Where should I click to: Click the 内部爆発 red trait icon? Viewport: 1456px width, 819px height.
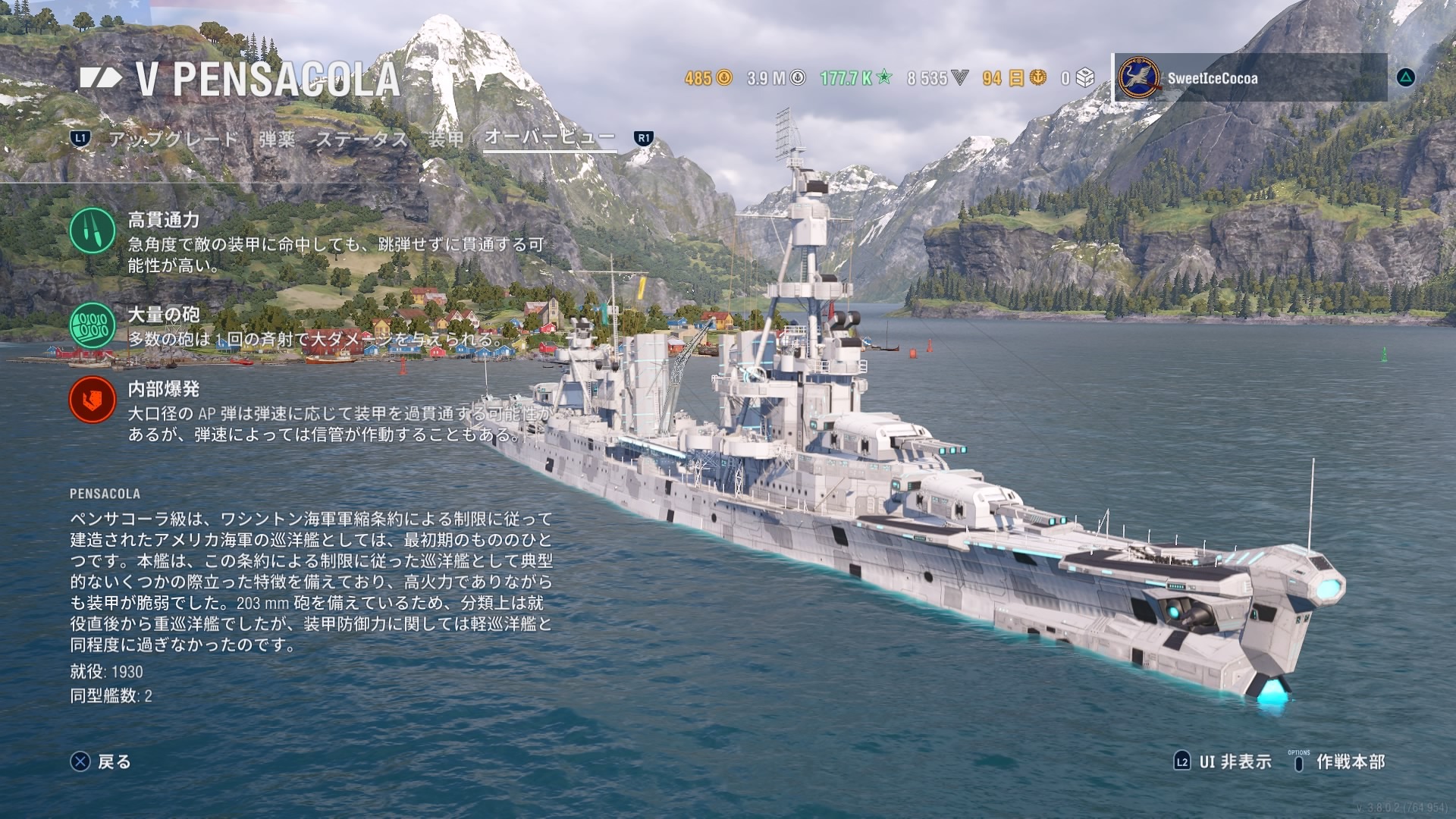coord(93,400)
